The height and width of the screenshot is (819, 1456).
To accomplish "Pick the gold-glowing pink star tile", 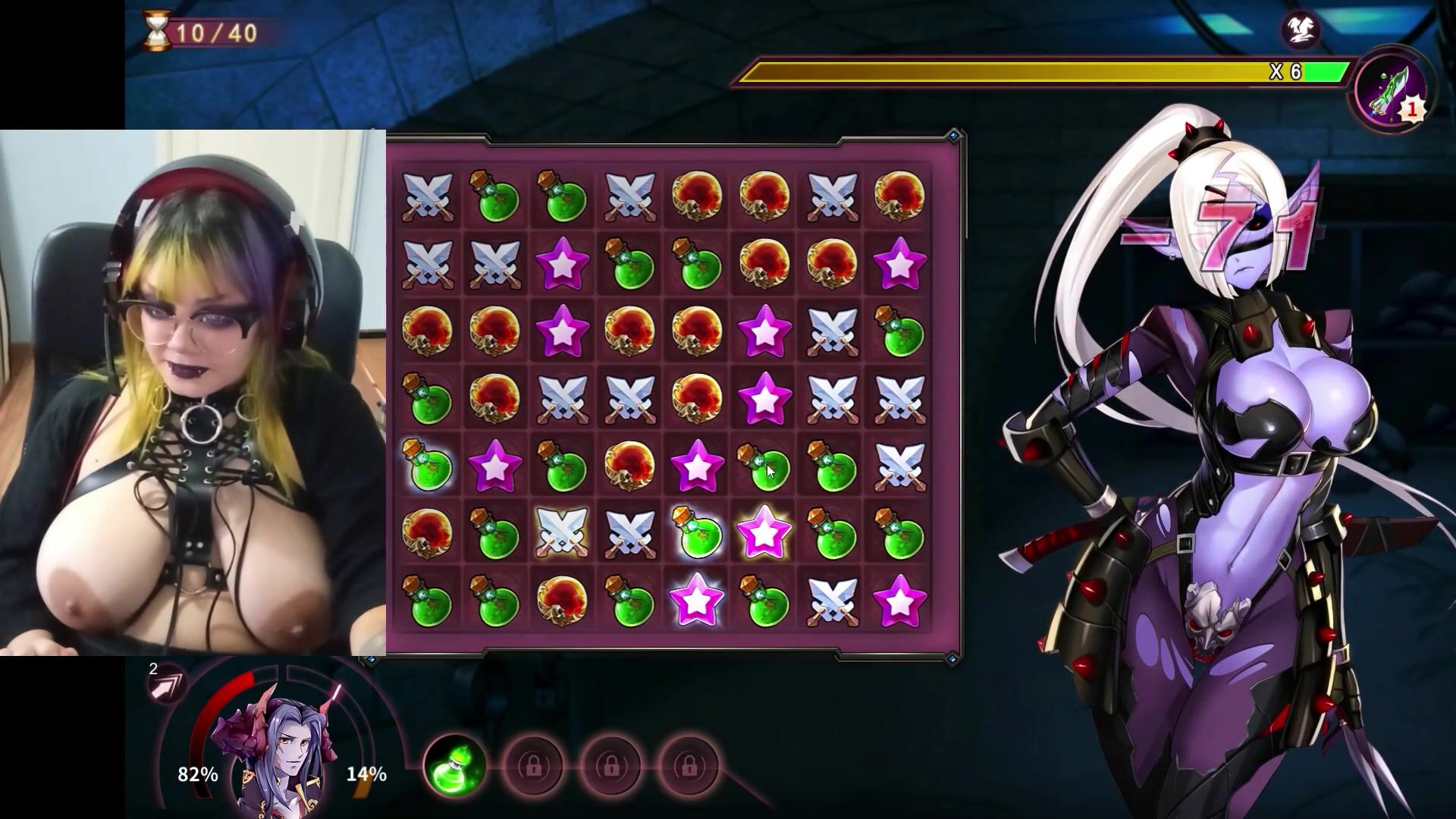I will [764, 532].
